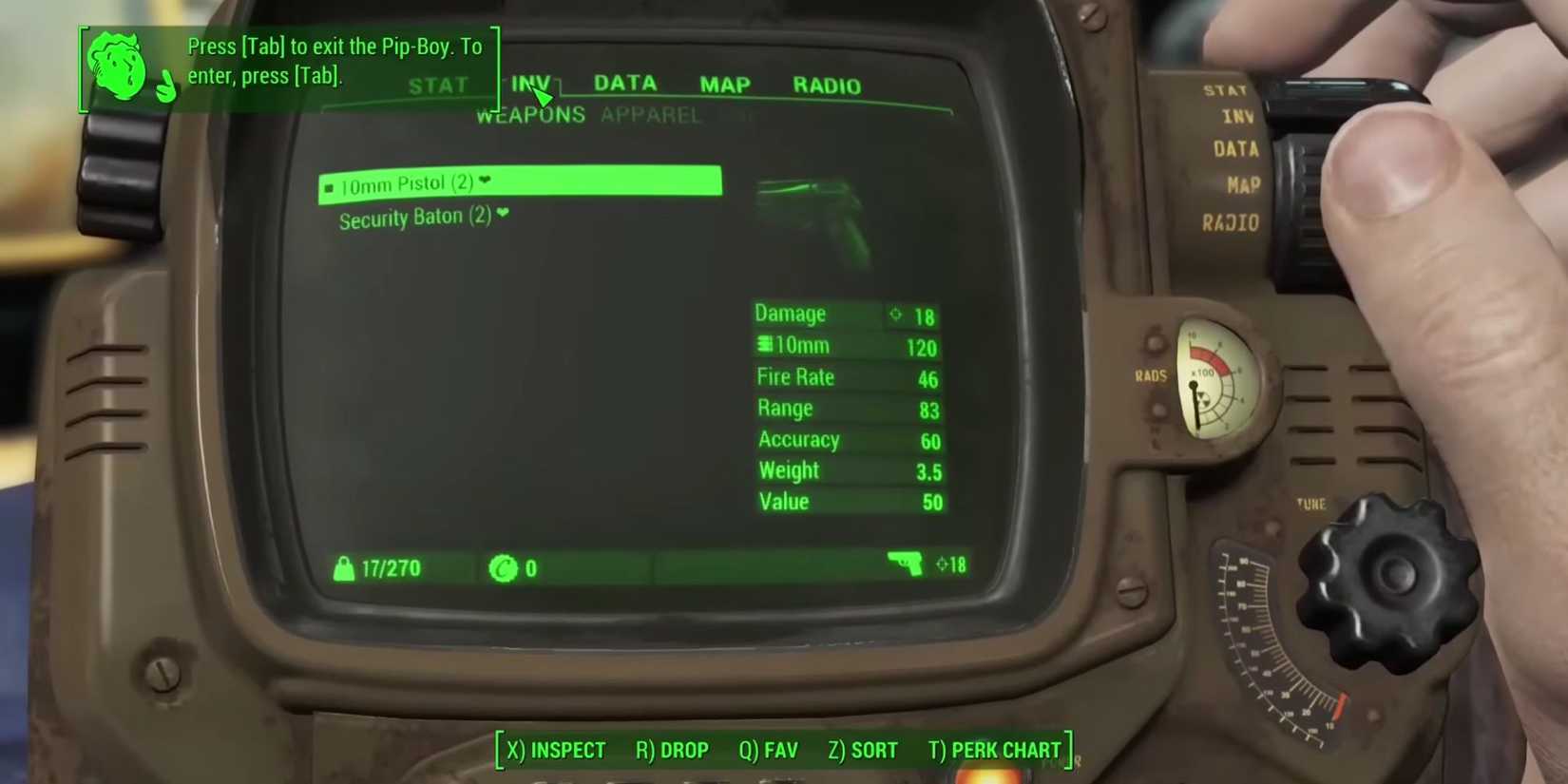Click the crosshair icon next to Damage
1568x784 pixels.
(x=895, y=315)
